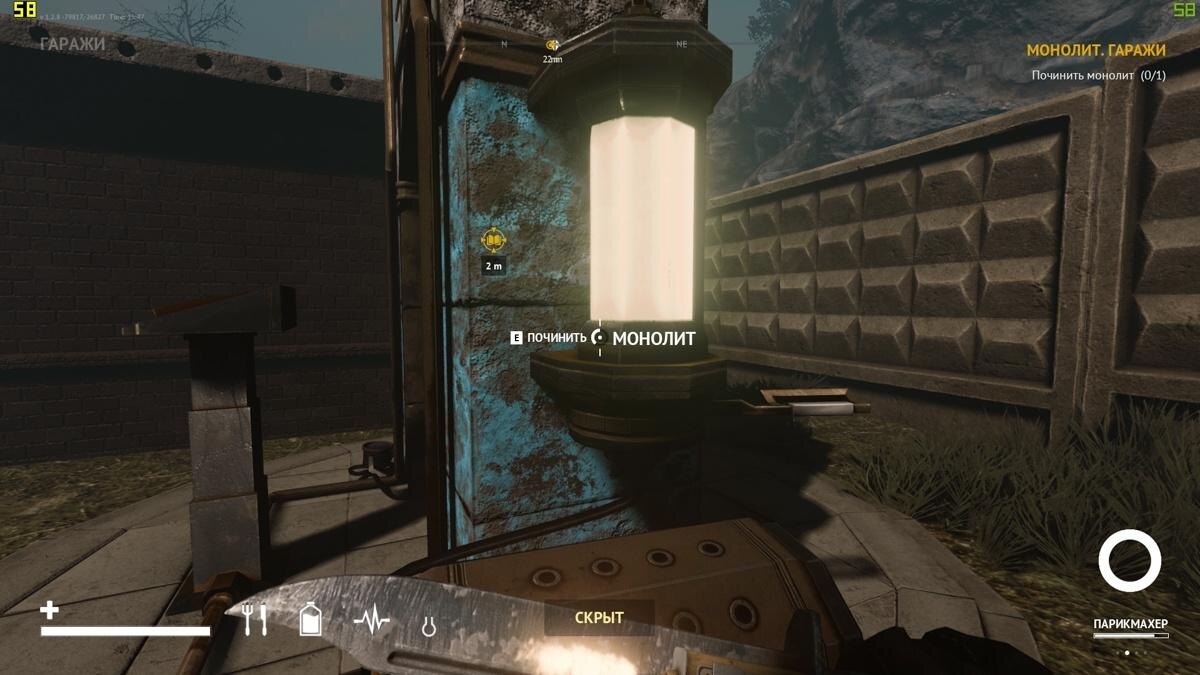Click the heartbeat pulse status icon

pos(372,622)
